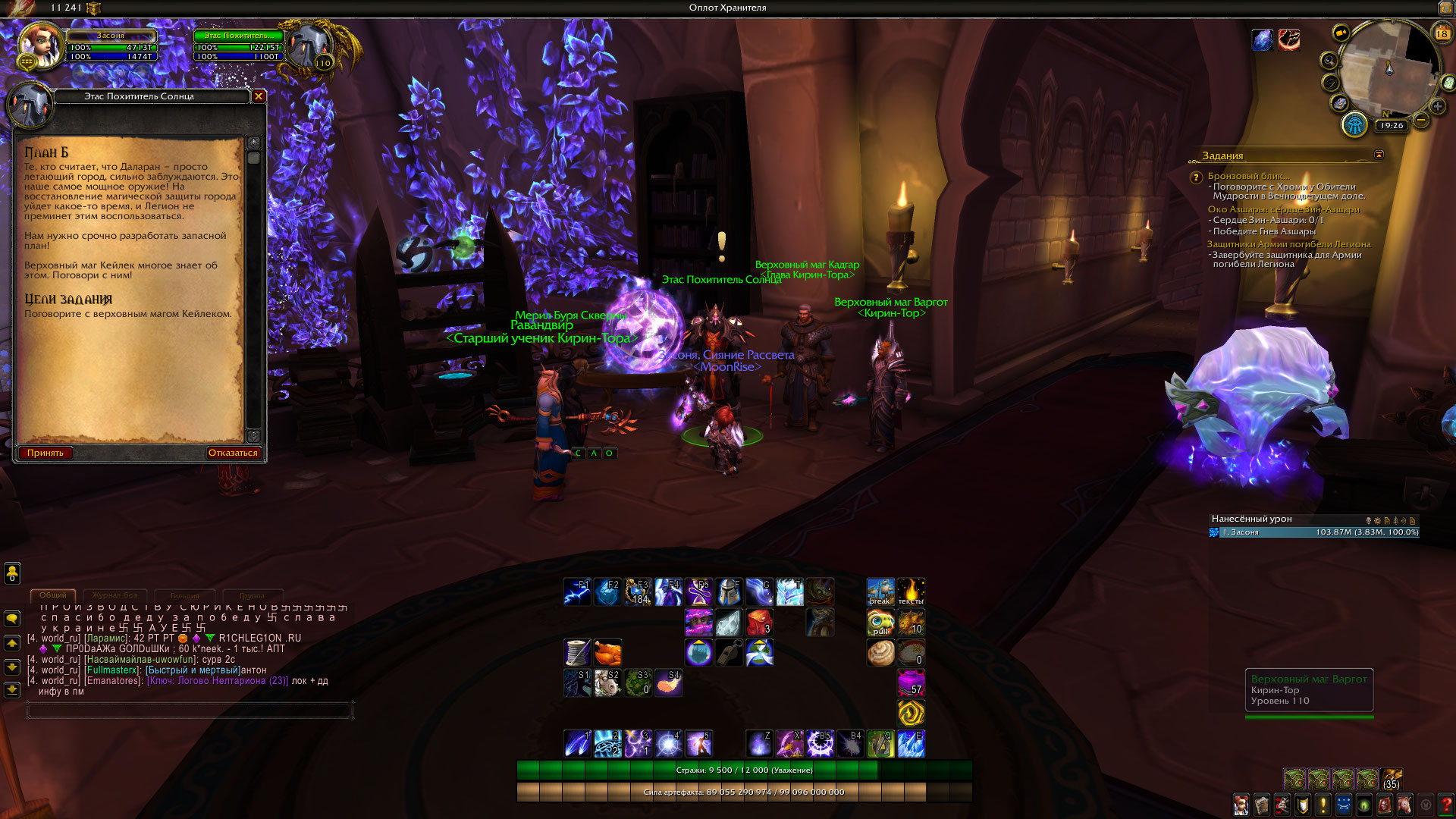Run the break macro button
Viewport: 1456px width, 819px height.
(x=880, y=592)
